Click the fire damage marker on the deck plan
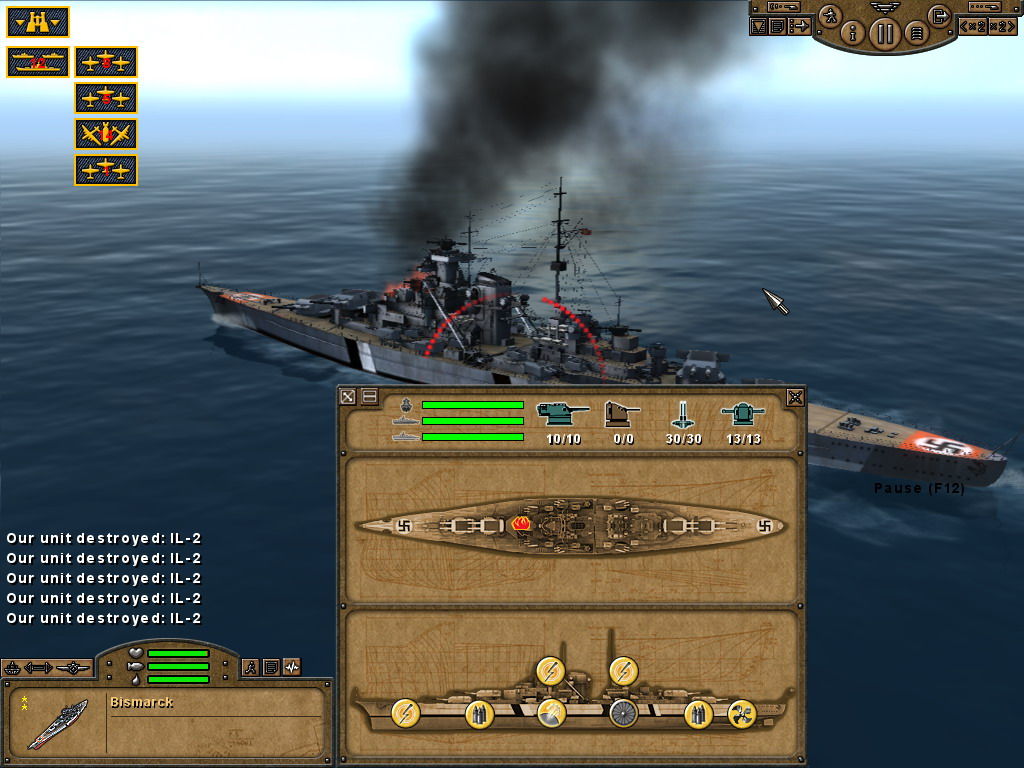 520,524
